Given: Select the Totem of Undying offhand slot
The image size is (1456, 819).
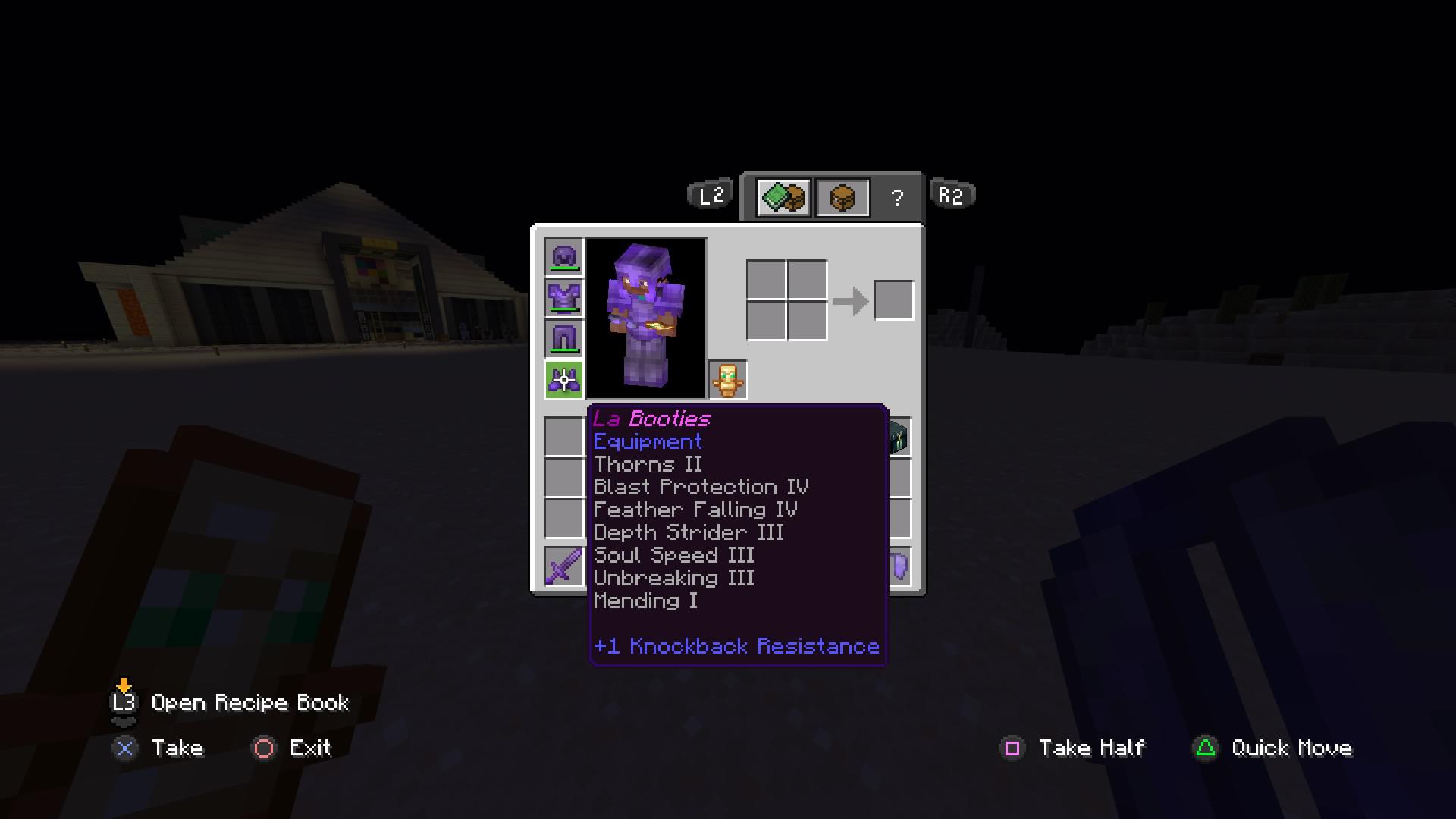Looking at the screenshot, I should [x=728, y=381].
